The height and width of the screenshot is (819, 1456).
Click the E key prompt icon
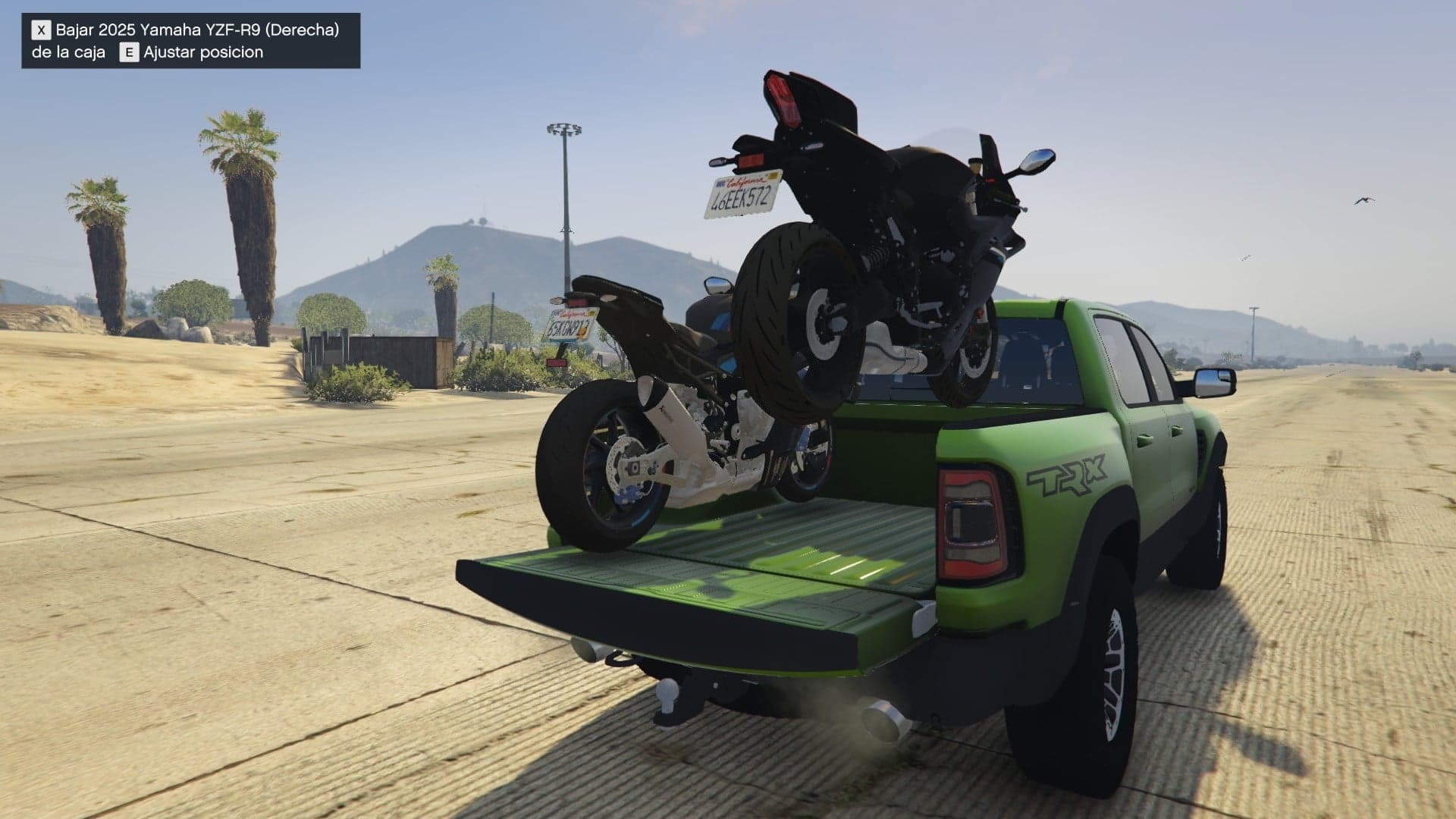coord(129,53)
